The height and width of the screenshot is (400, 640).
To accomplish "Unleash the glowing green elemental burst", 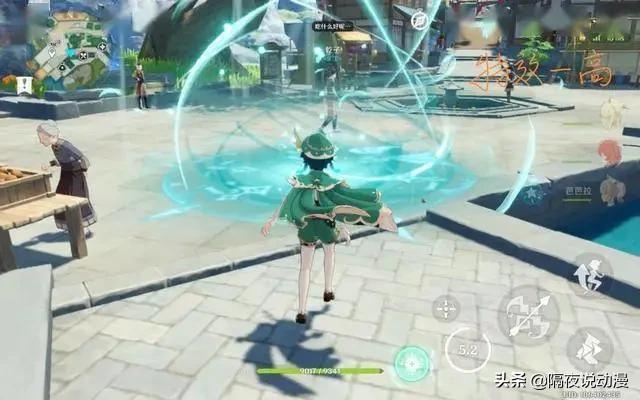I will coord(411,363).
